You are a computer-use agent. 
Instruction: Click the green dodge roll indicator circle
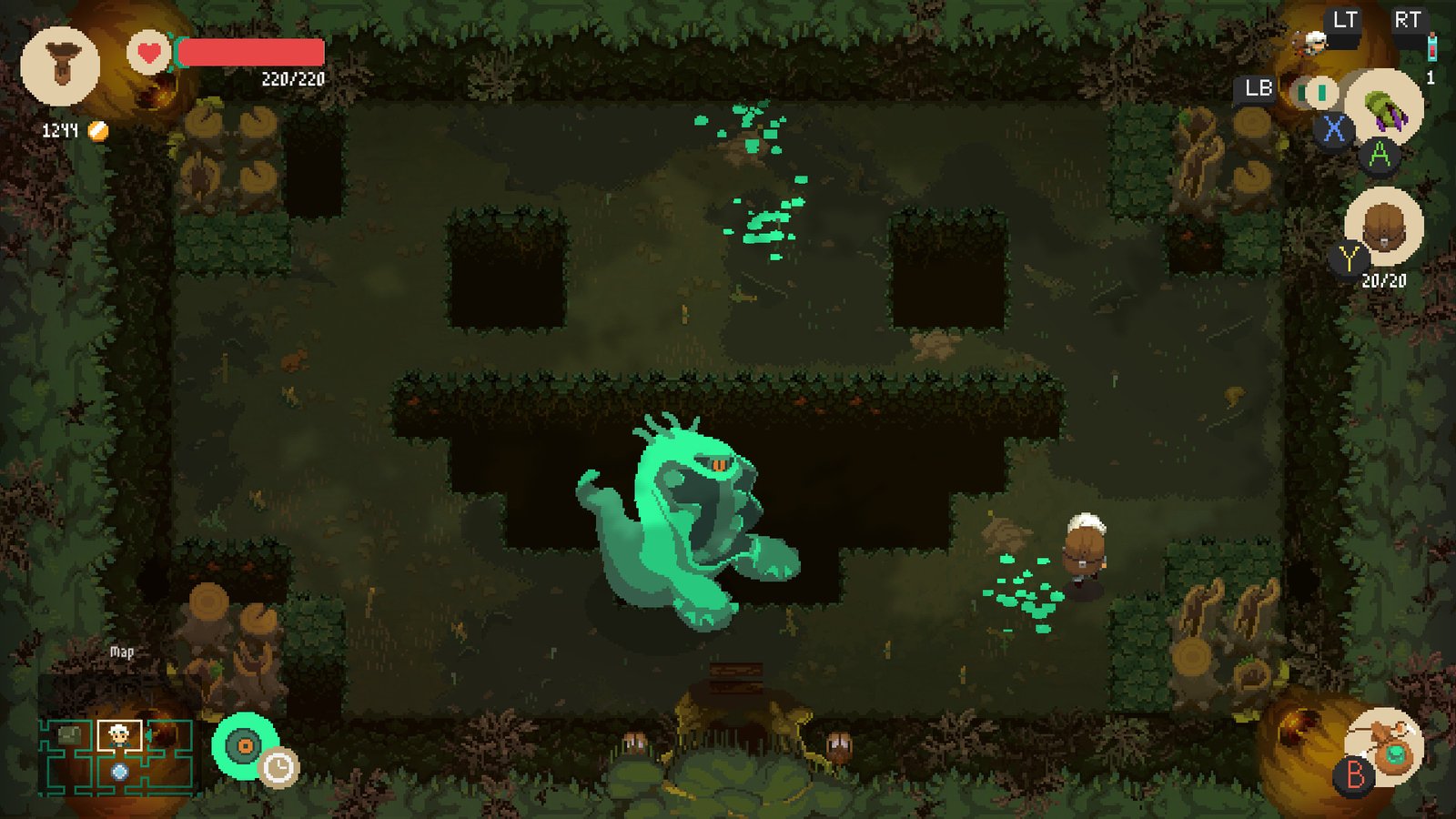245,744
